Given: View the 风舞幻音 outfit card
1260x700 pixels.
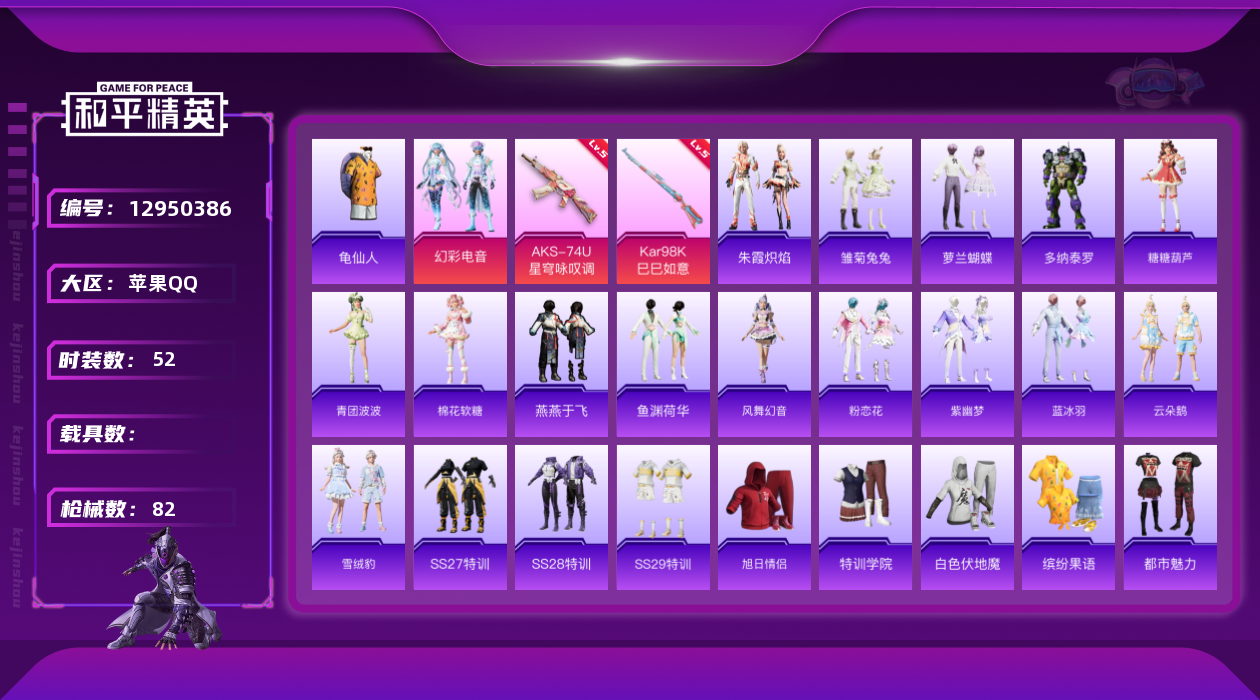Looking at the screenshot, I should tap(764, 364).
